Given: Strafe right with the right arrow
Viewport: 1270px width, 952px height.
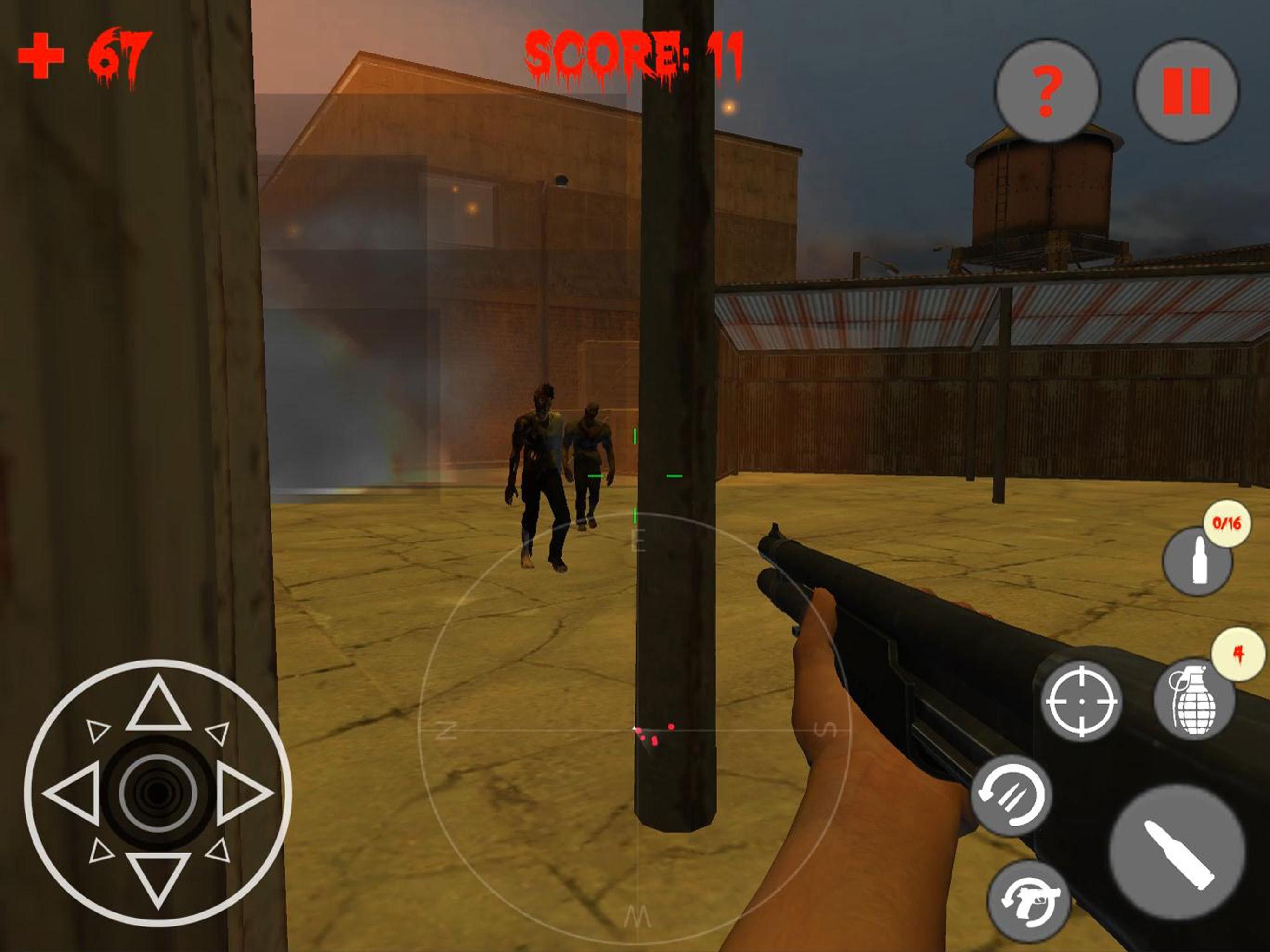Looking at the screenshot, I should click(244, 794).
